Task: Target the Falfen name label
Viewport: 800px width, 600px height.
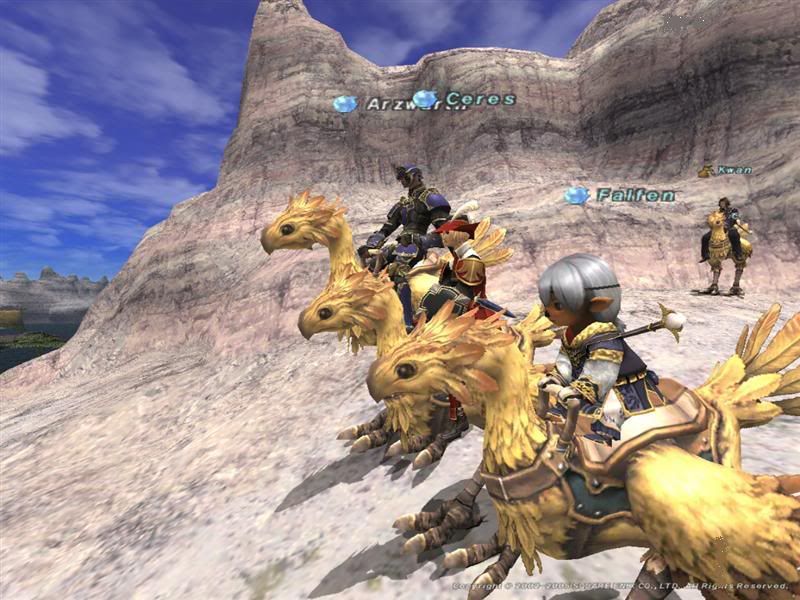Action: coord(635,195)
